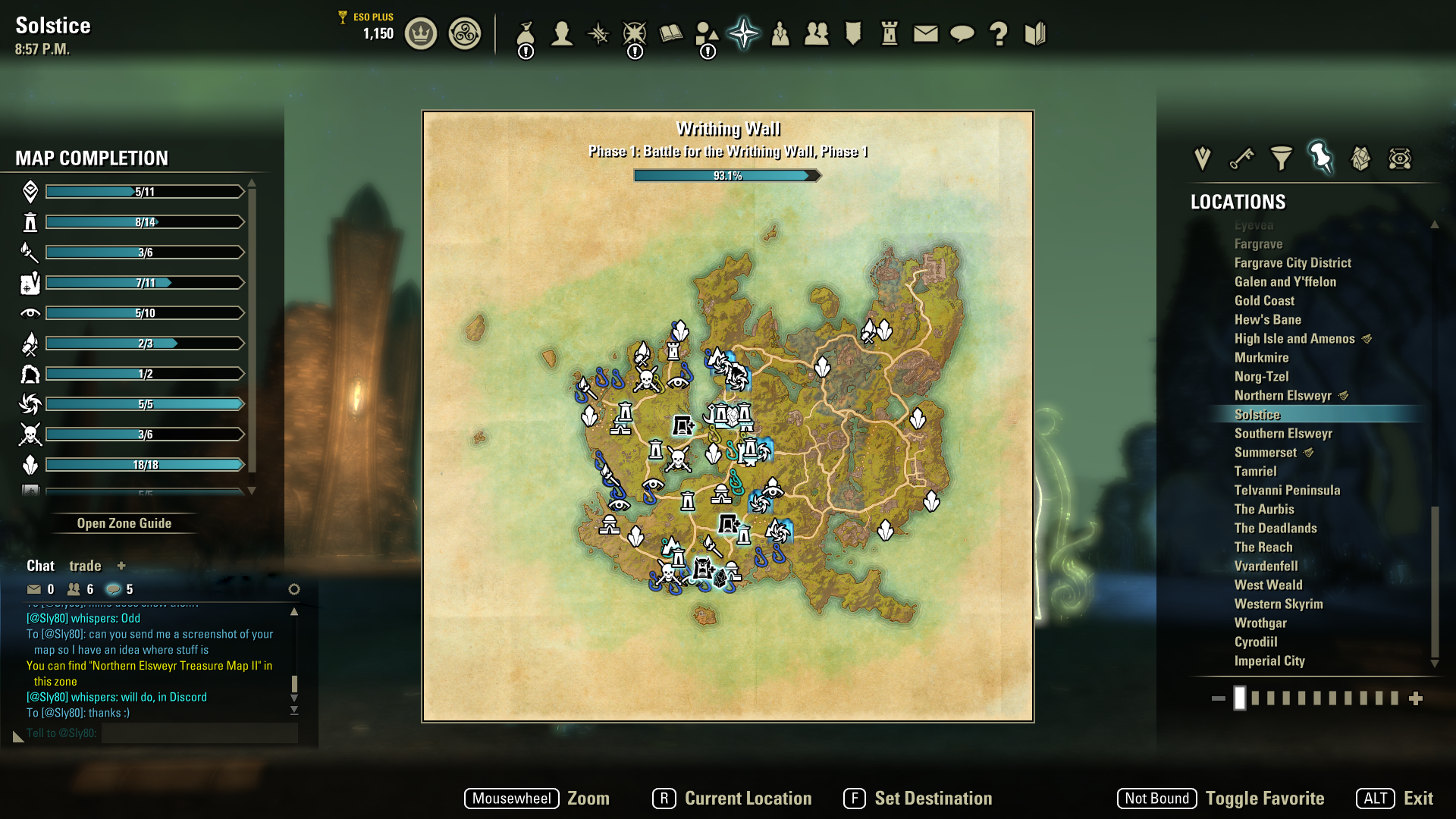Switch to the Gold Coast map
The width and height of the screenshot is (1456, 819).
(x=1264, y=301)
